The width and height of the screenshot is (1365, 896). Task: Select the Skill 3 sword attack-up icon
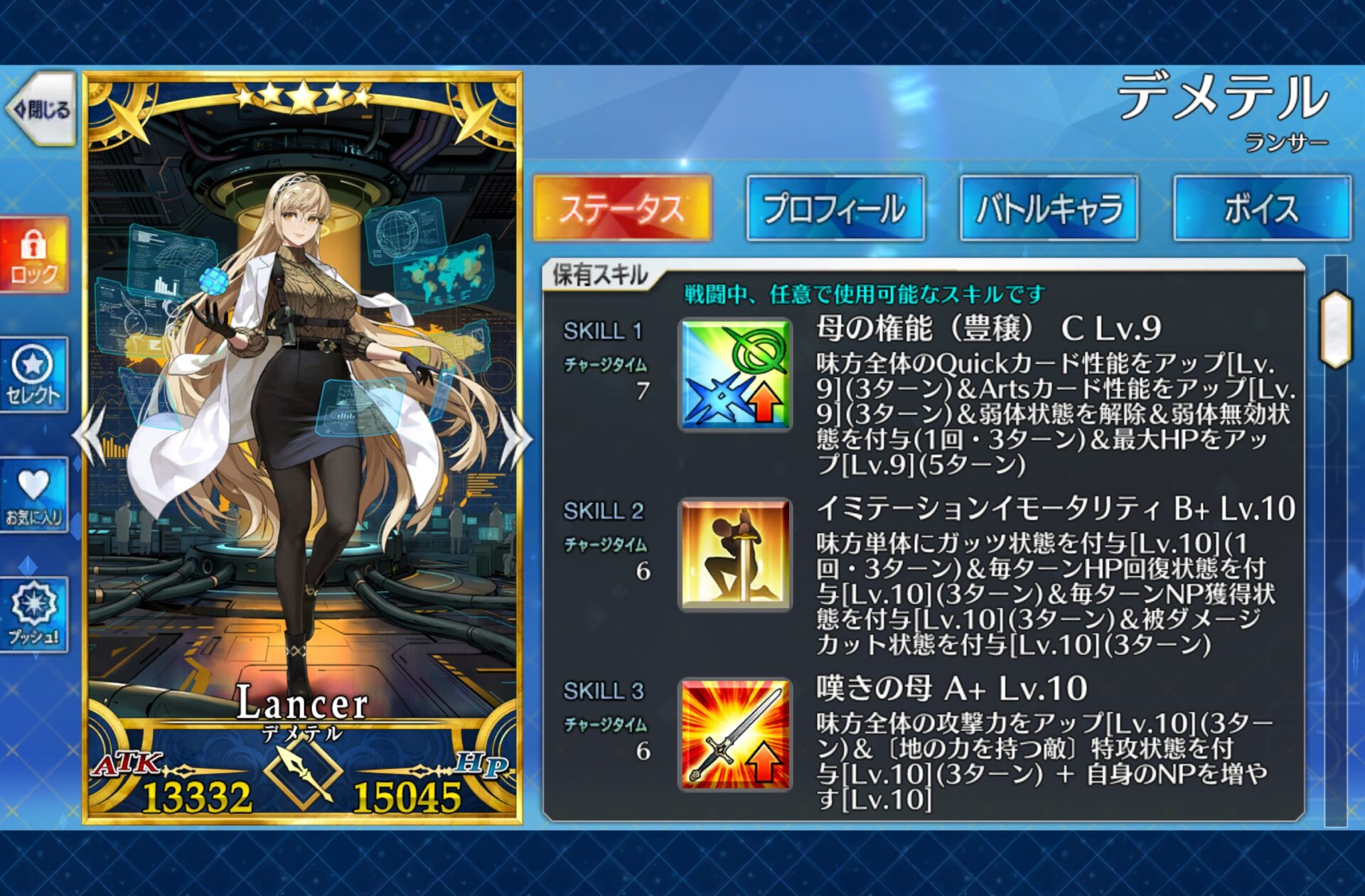click(x=735, y=734)
